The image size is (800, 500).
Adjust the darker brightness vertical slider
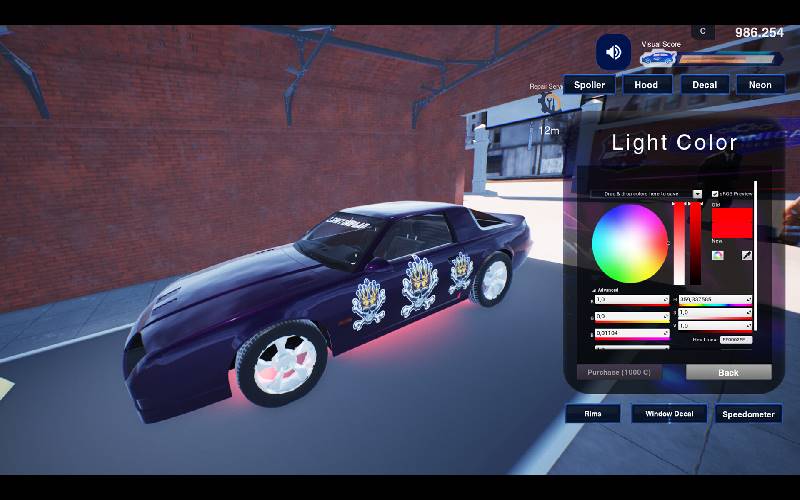point(696,243)
